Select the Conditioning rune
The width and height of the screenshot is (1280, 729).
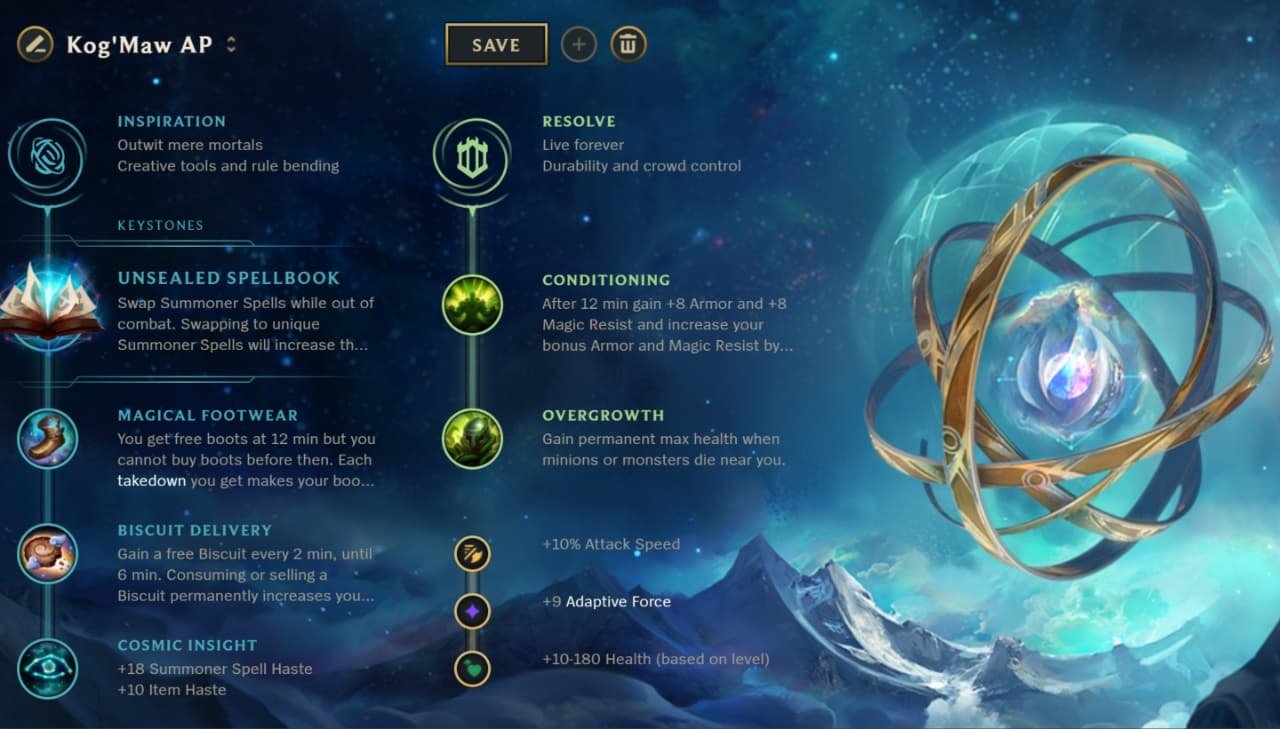[x=472, y=305]
